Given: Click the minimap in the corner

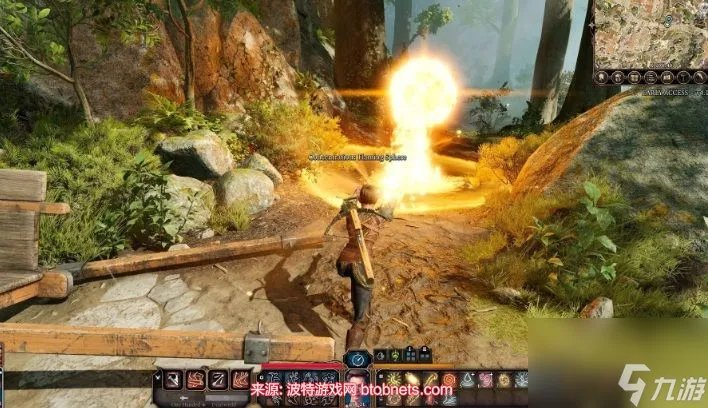Looking at the screenshot, I should 651,33.
